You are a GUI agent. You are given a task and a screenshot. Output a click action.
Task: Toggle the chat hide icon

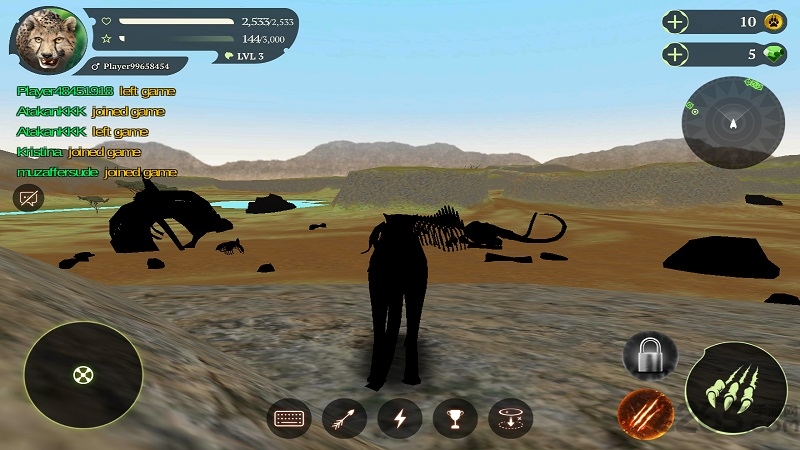click(x=28, y=198)
